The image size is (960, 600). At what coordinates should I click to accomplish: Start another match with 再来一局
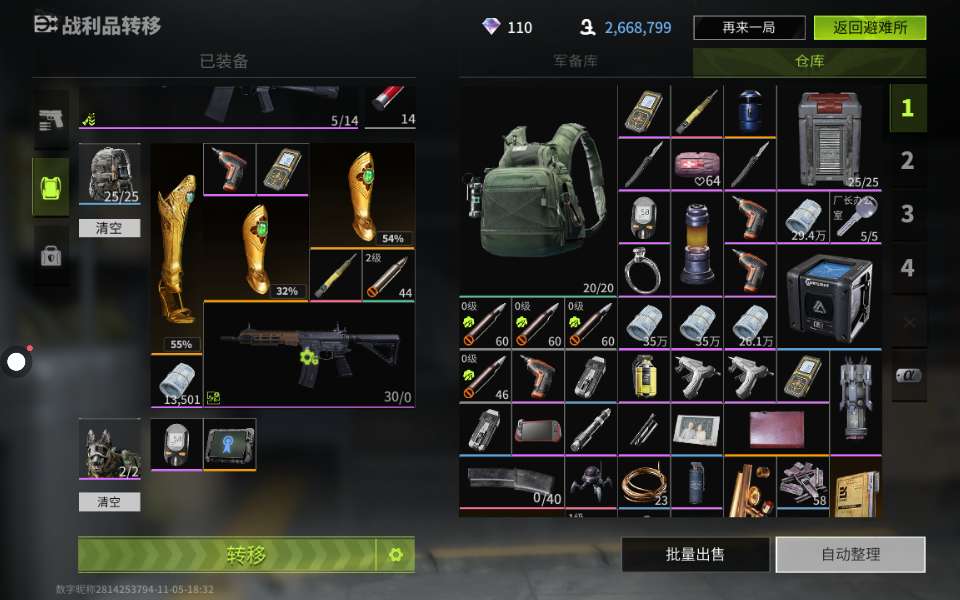pos(749,28)
